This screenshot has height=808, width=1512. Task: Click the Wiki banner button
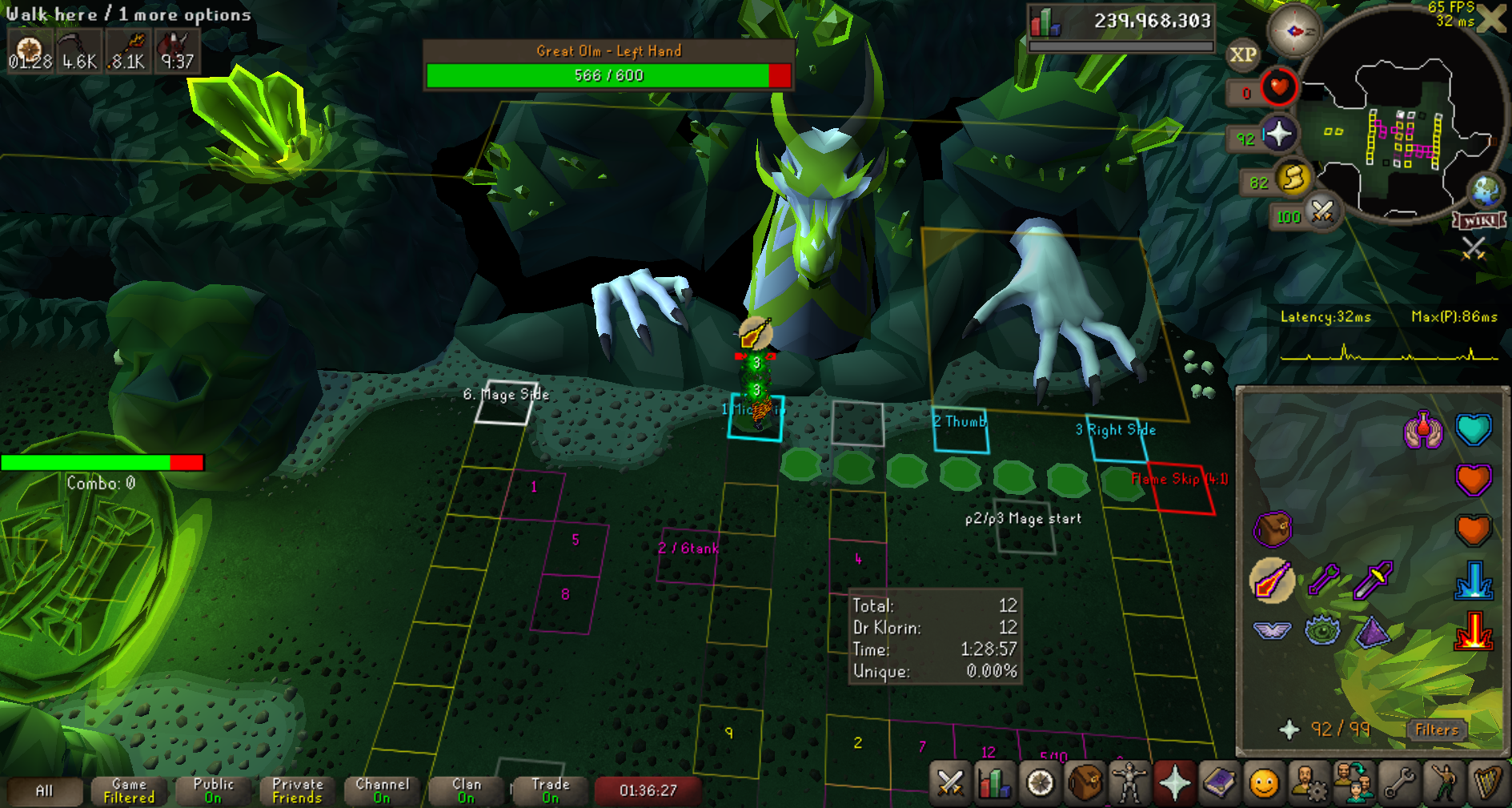coord(1479,220)
